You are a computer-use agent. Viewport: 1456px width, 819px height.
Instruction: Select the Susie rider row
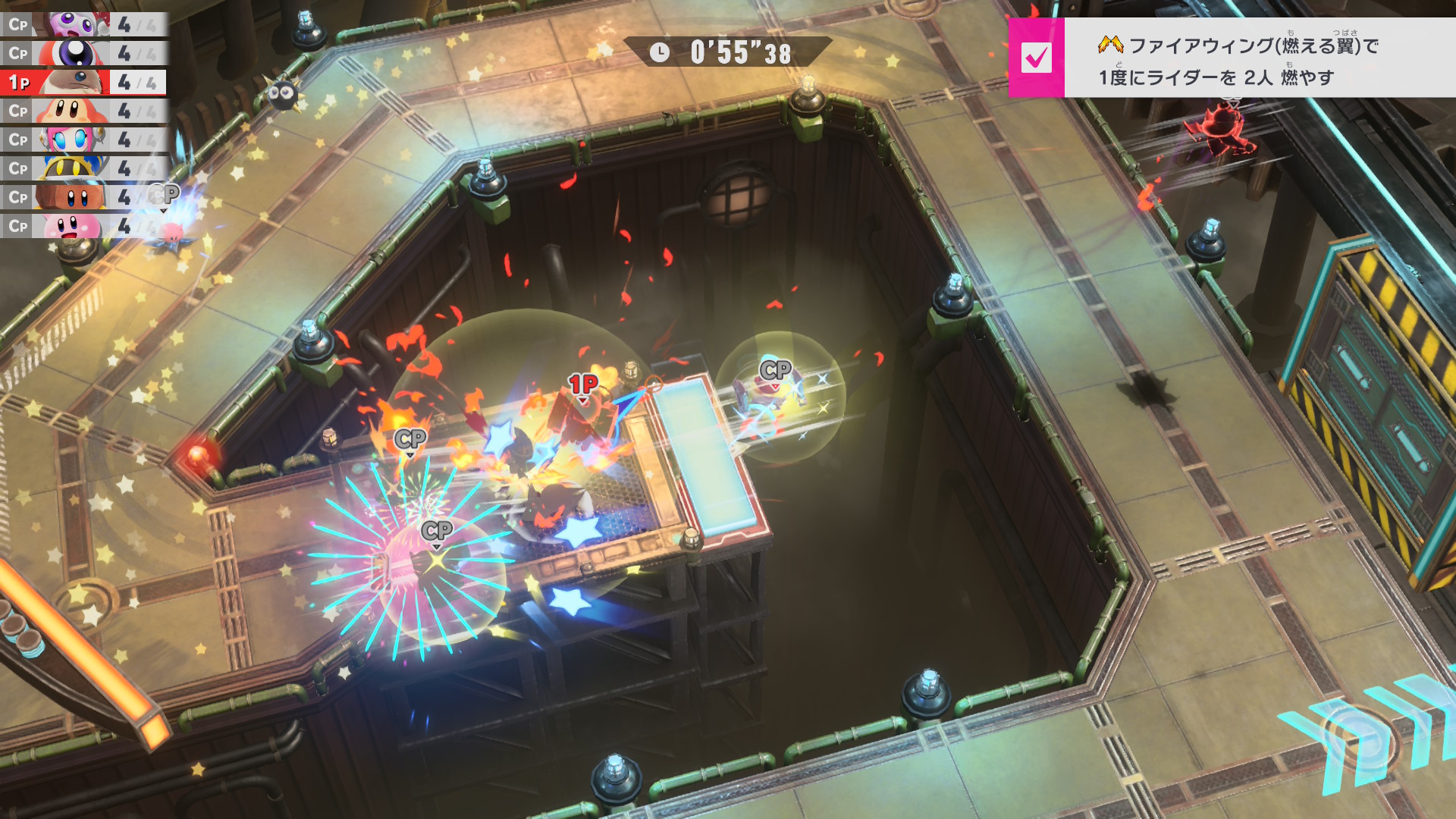click(x=83, y=140)
